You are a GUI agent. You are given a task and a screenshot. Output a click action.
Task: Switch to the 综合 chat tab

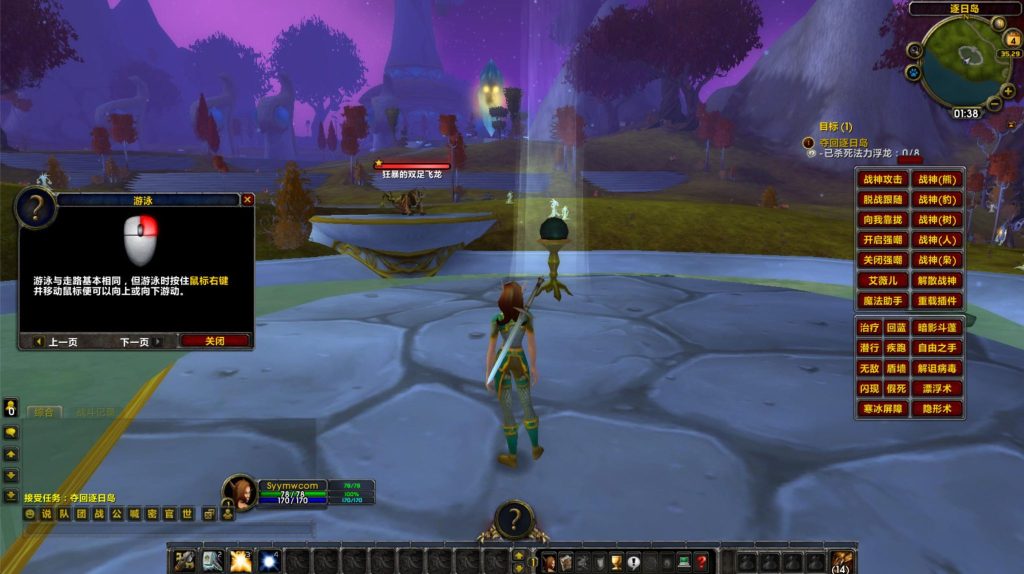[43, 412]
